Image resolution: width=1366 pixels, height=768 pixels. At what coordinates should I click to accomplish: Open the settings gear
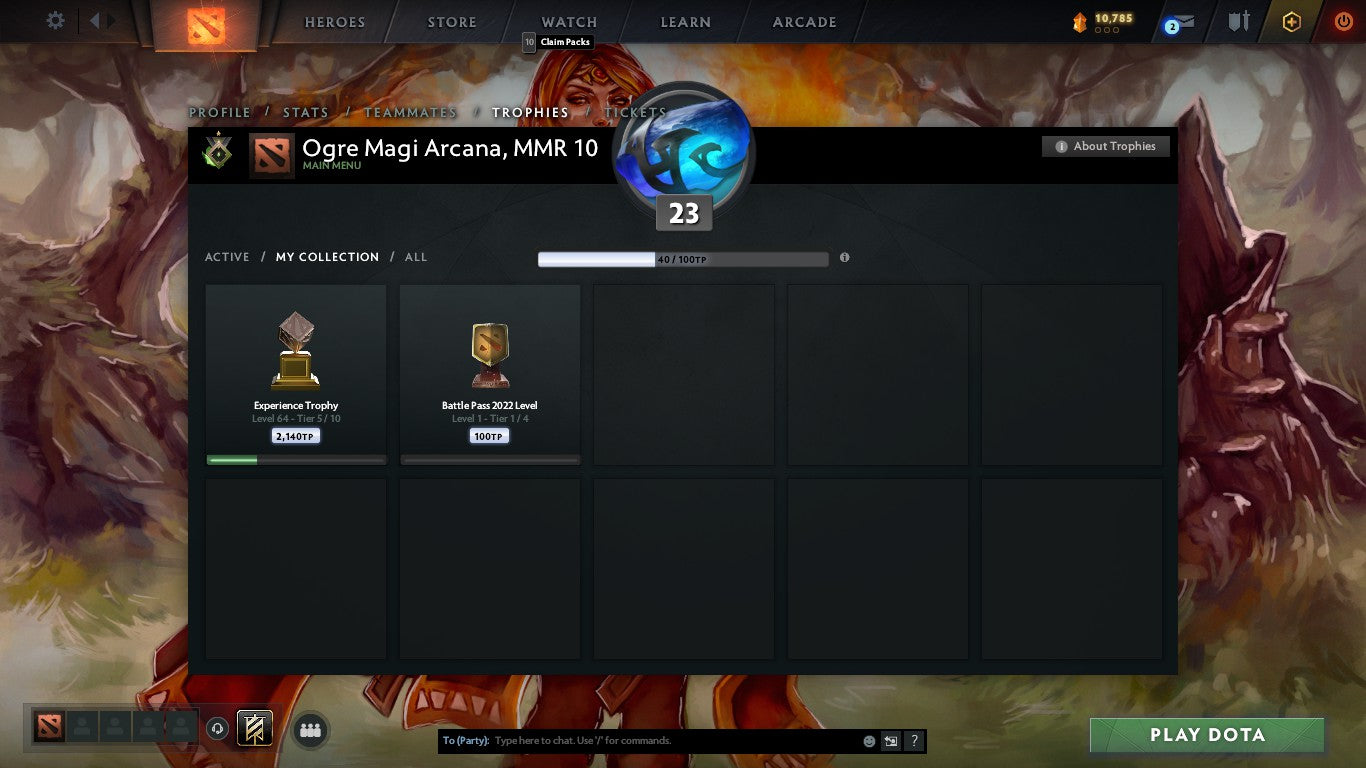pos(55,20)
